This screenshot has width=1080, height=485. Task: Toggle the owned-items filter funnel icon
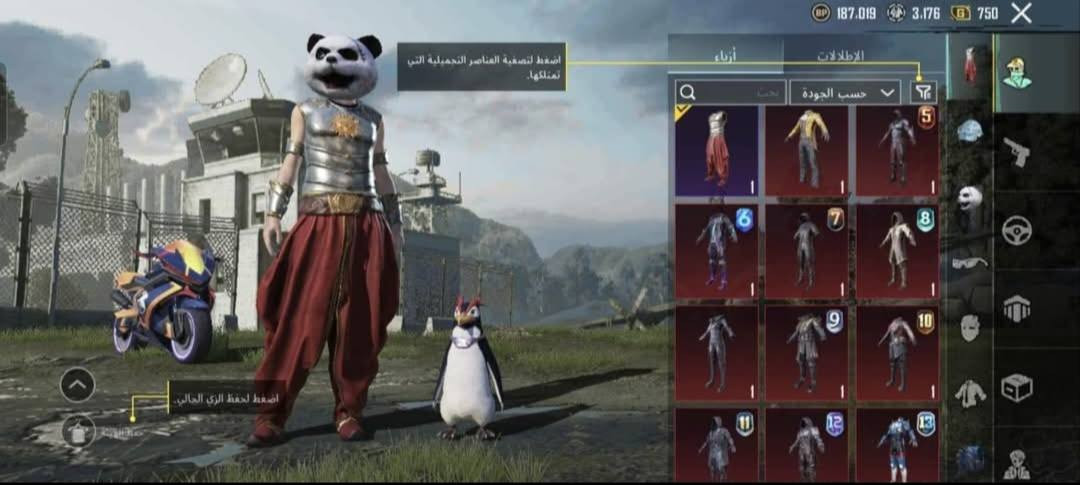click(x=925, y=92)
